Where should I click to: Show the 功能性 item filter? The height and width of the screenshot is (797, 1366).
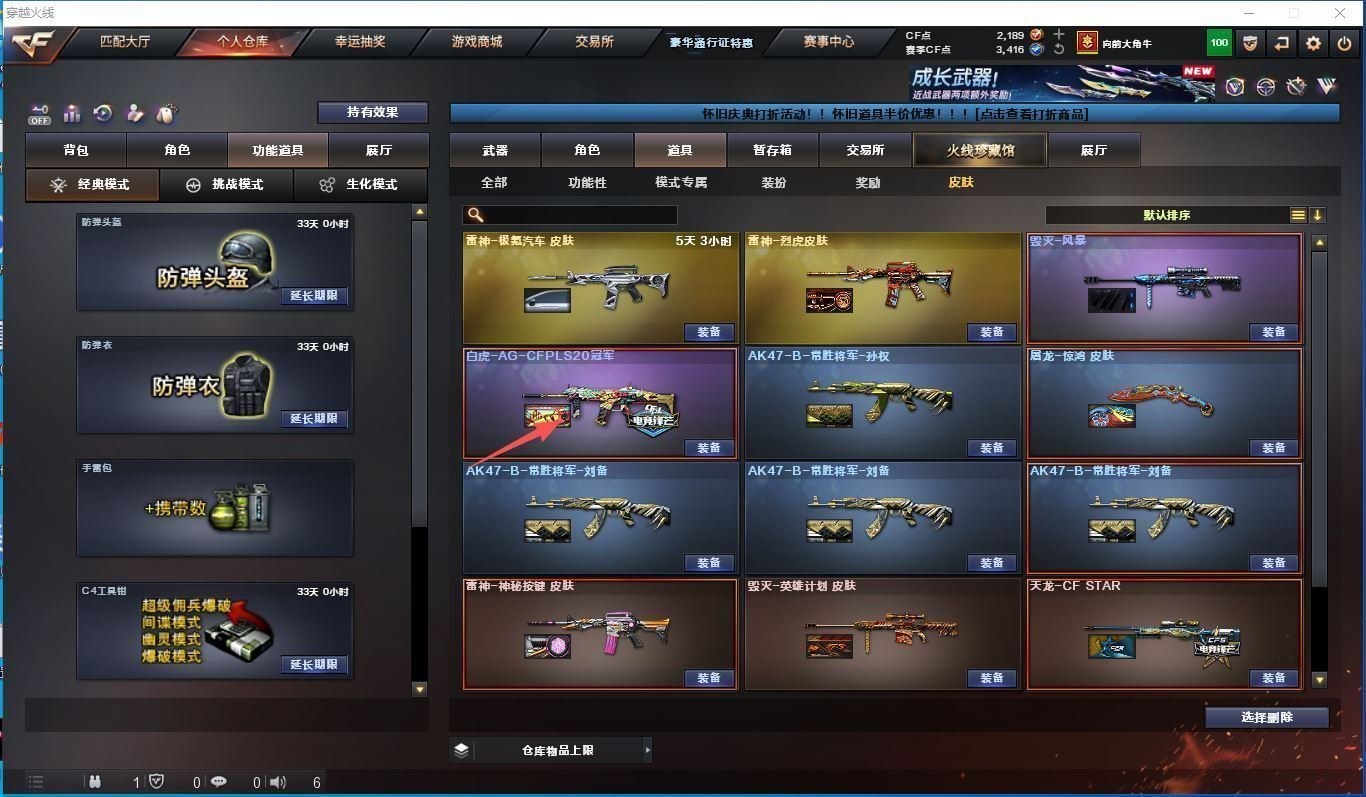coord(587,182)
